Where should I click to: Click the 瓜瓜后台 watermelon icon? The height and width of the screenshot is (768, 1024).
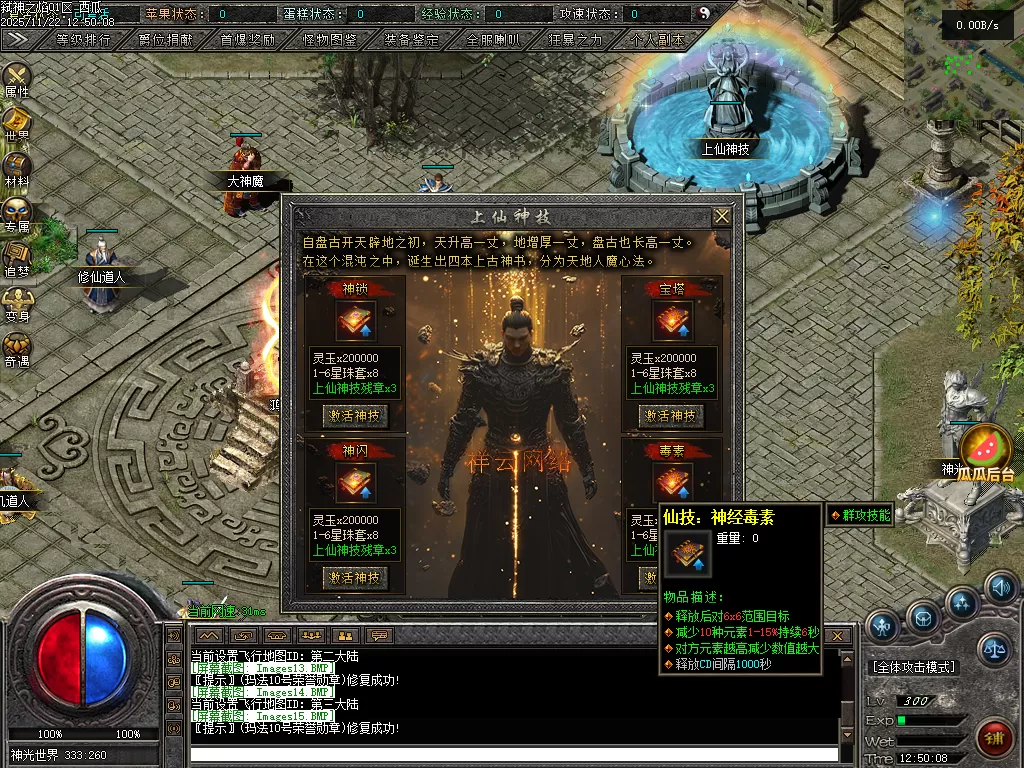click(x=985, y=450)
